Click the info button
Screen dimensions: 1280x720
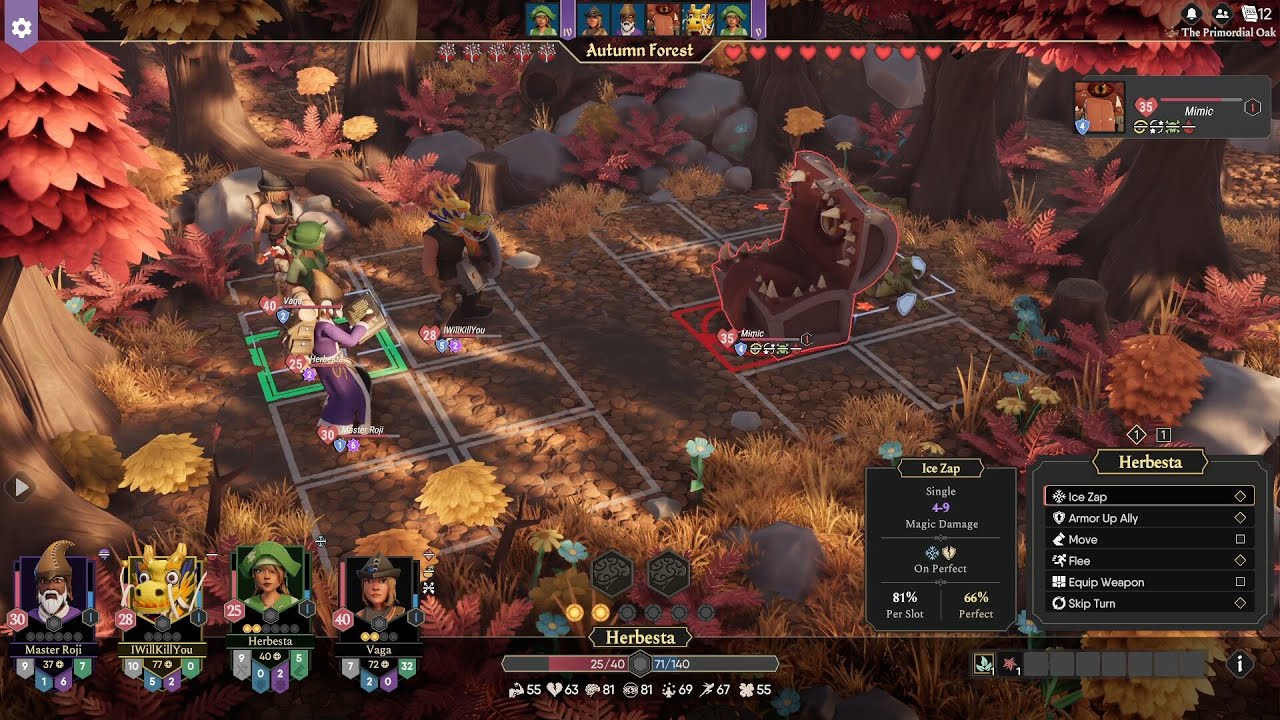click(x=1240, y=663)
